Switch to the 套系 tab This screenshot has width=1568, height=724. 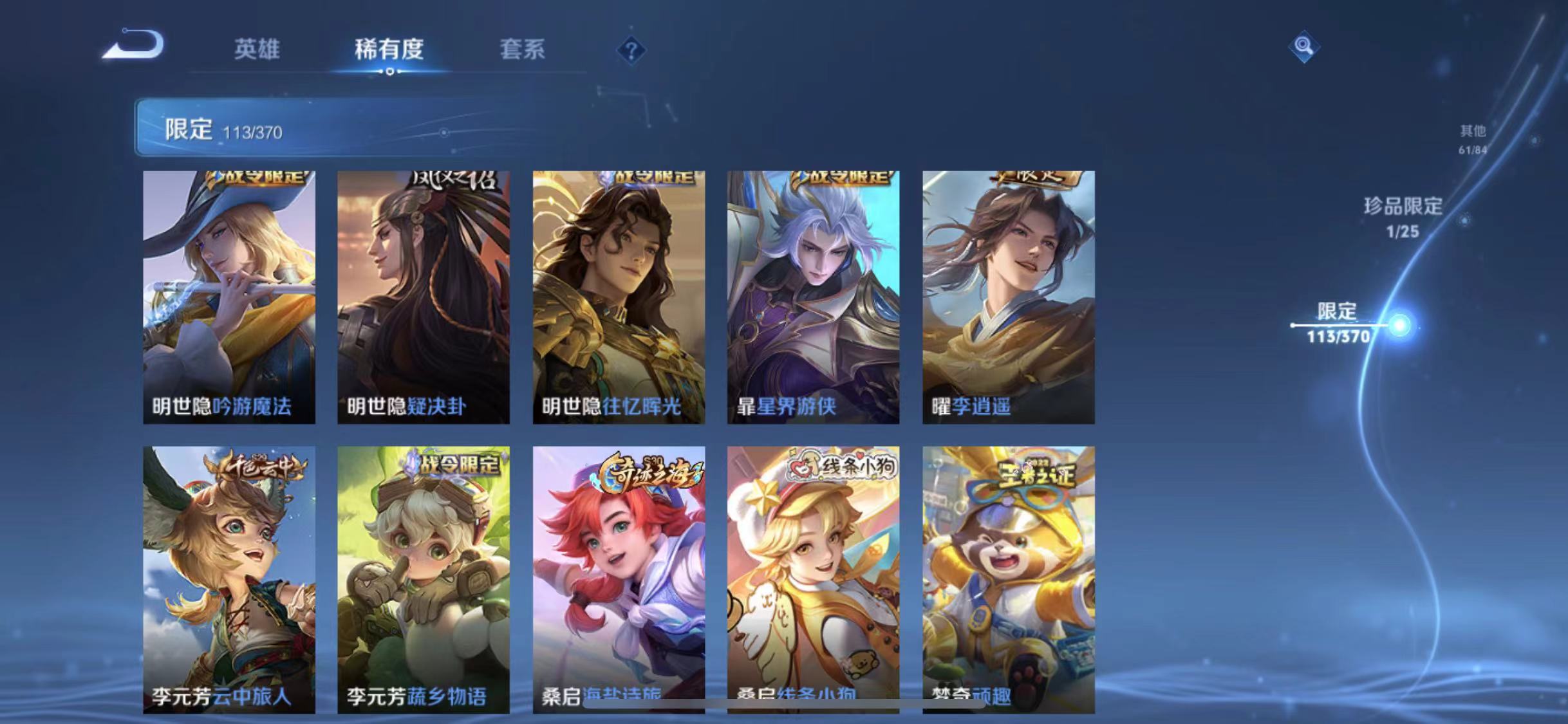(523, 50)
